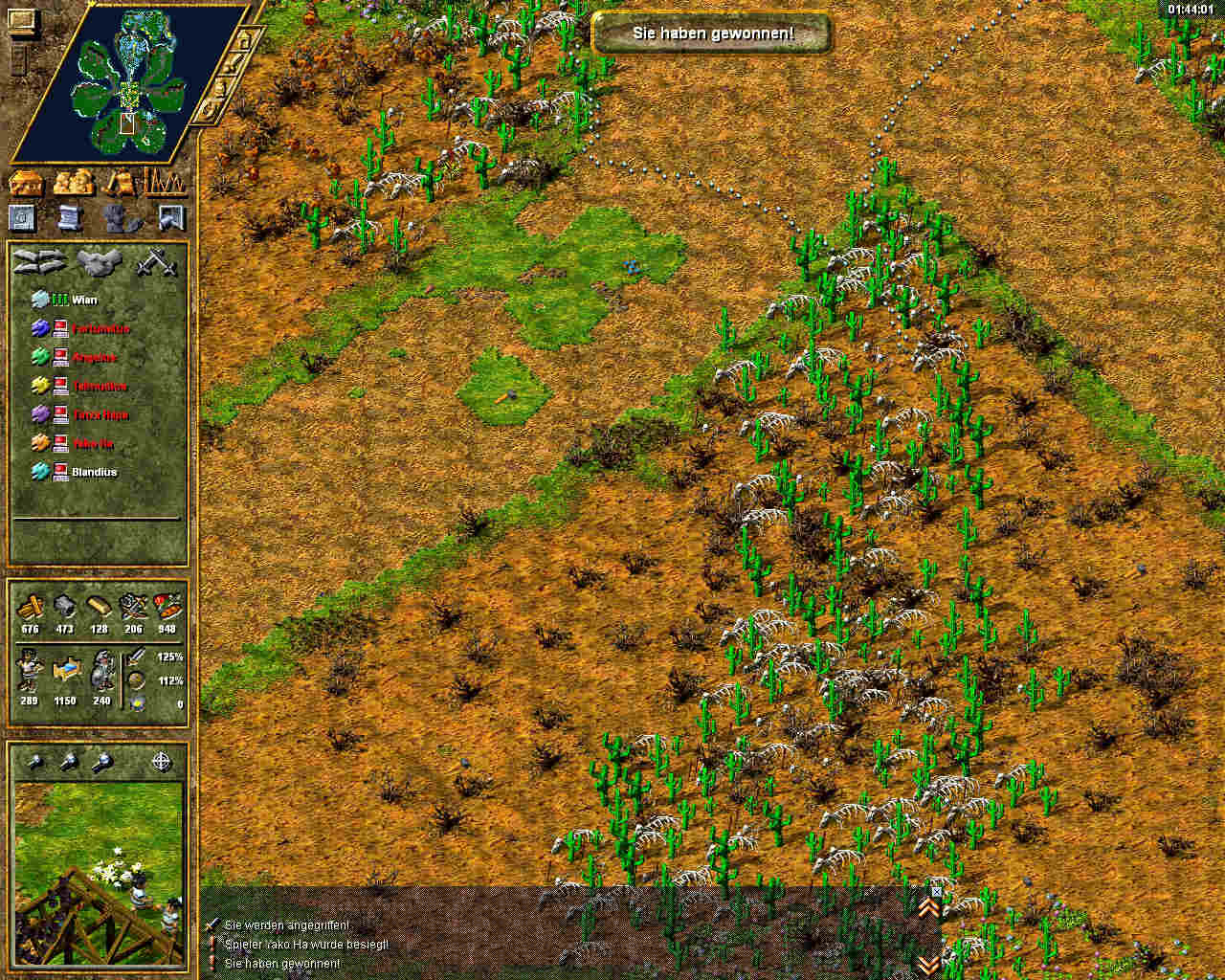Viewport: 1225px width, 980px height.
Task: Click the 'Sie werden angegriffen!' message
Action: 286,925
